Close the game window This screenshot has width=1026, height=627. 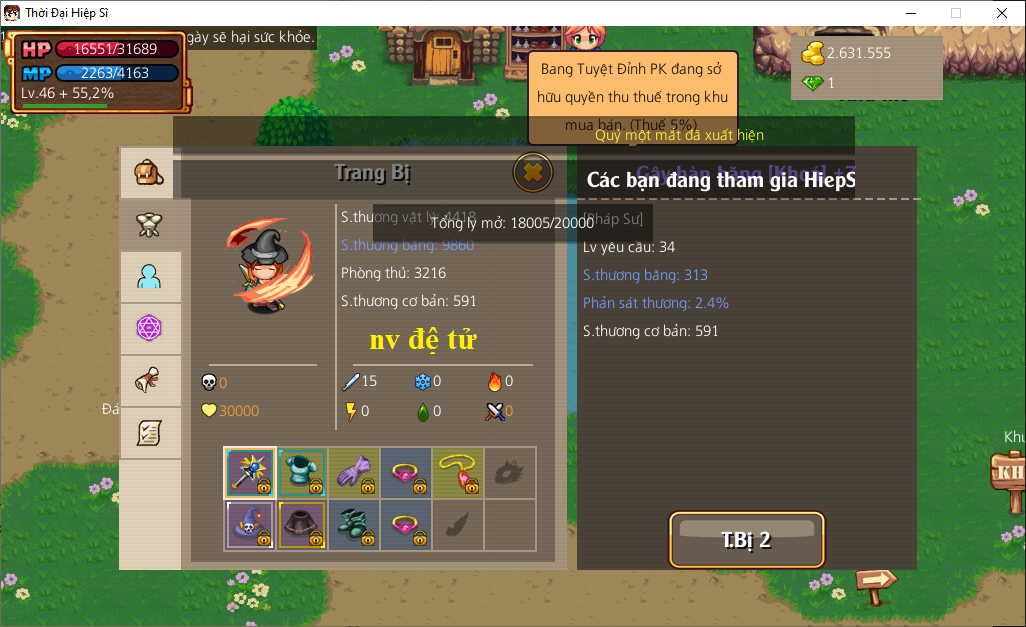[x=1001, y=13]
